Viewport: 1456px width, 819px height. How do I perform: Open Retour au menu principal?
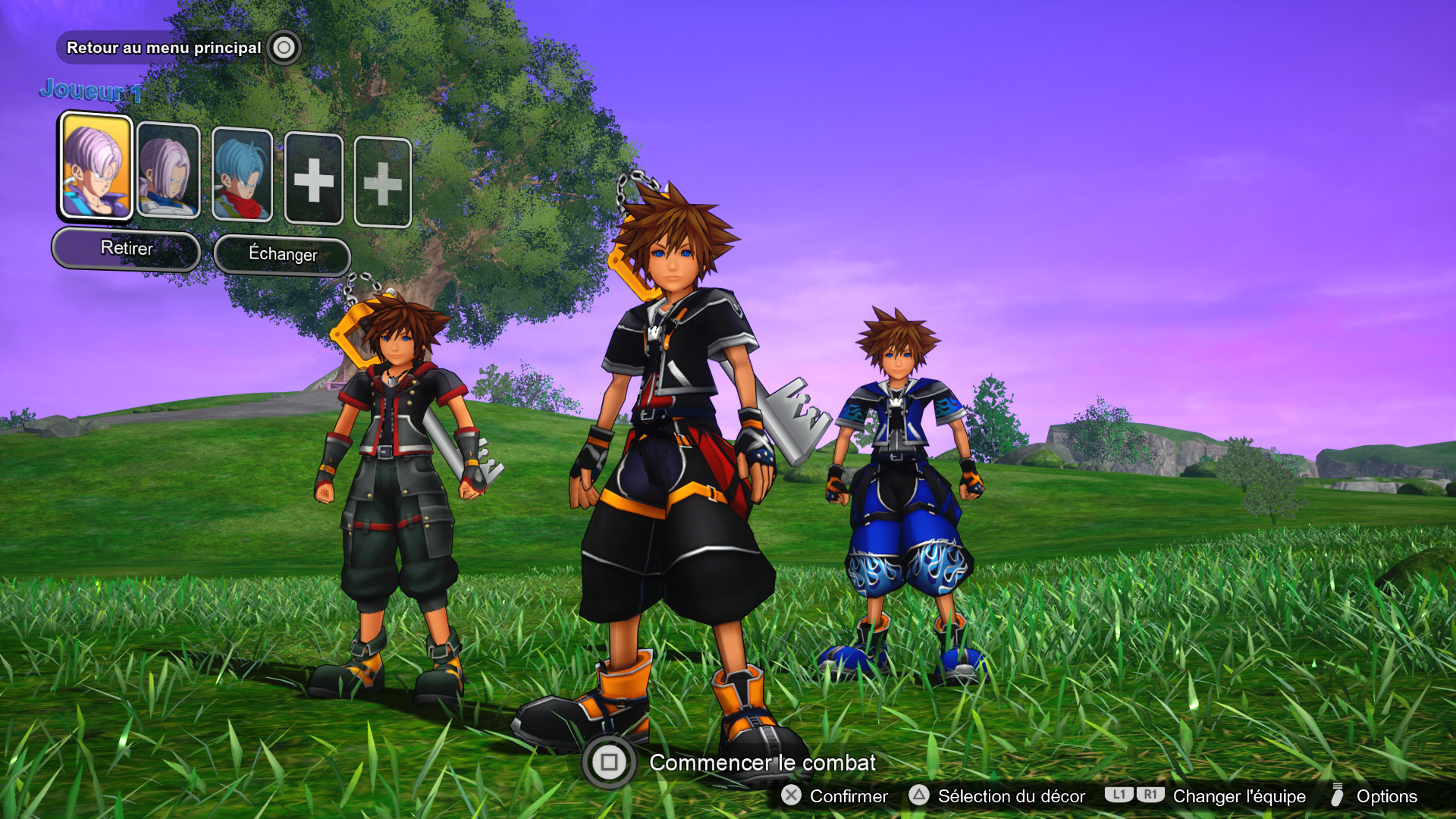[x=164, y=46]
